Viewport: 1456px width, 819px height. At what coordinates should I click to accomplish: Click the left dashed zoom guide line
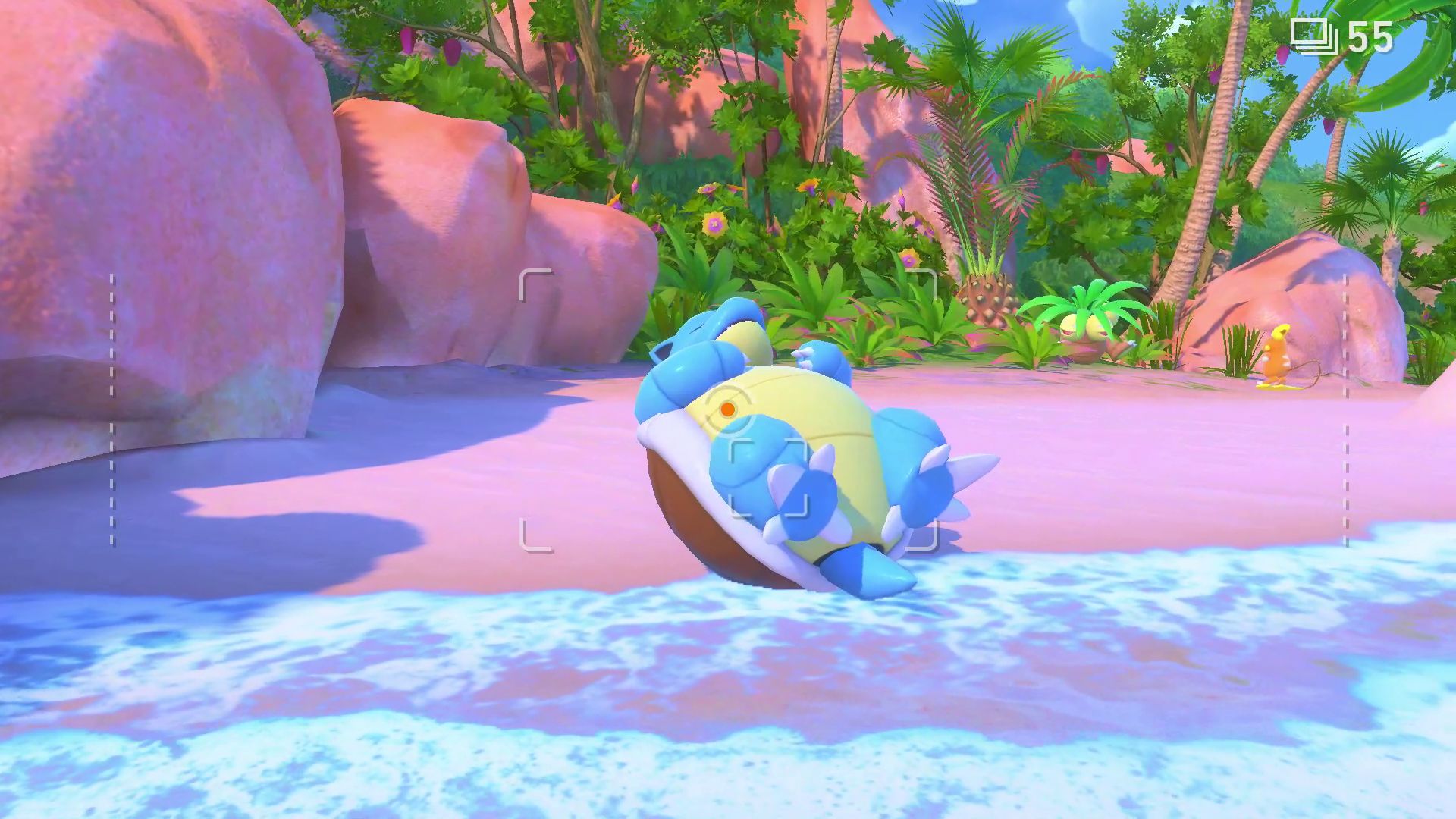112,409
